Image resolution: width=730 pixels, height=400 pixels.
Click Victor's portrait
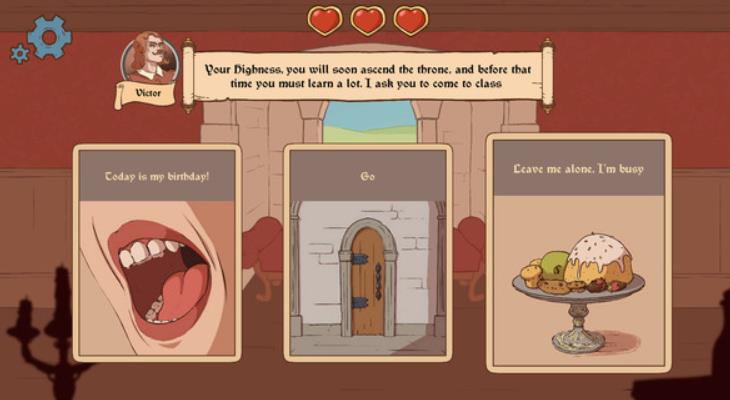tap(150, 62)
